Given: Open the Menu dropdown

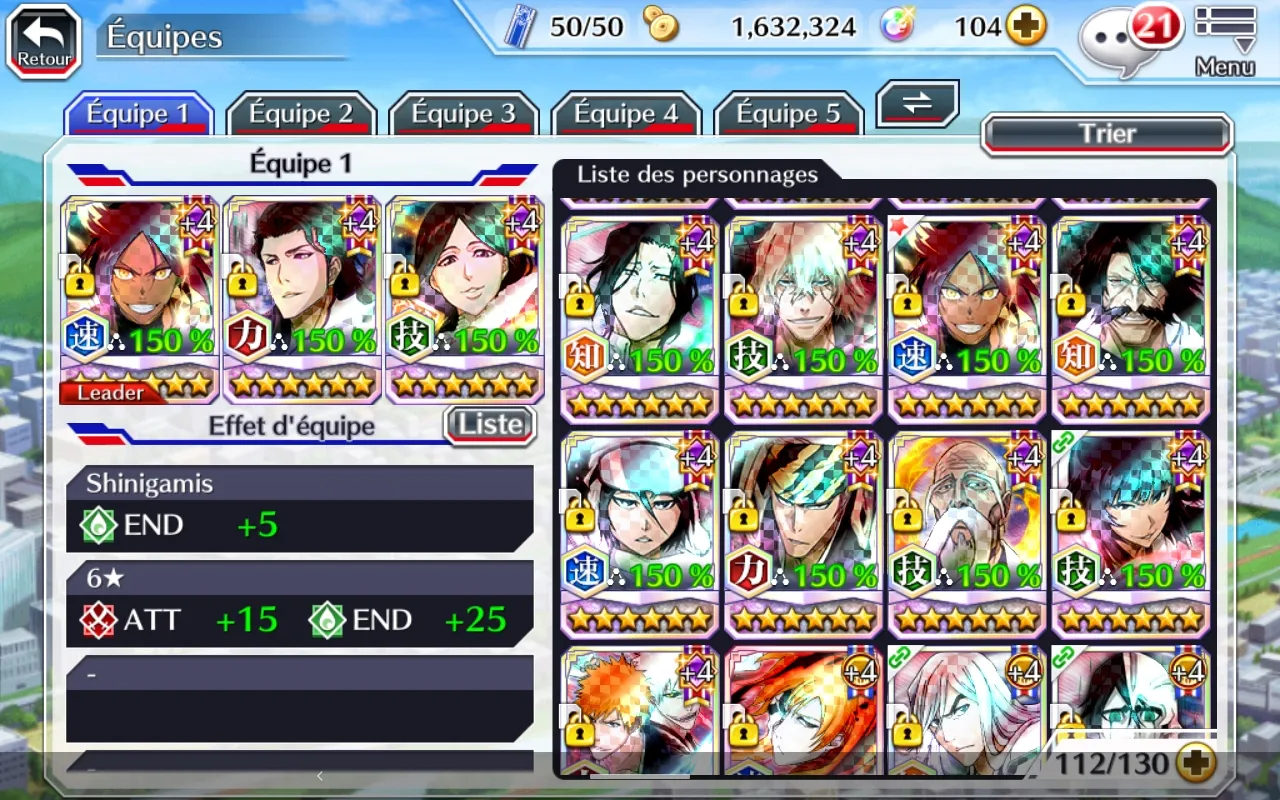Looking at the screenshot, I should (x=1225, y=40).
